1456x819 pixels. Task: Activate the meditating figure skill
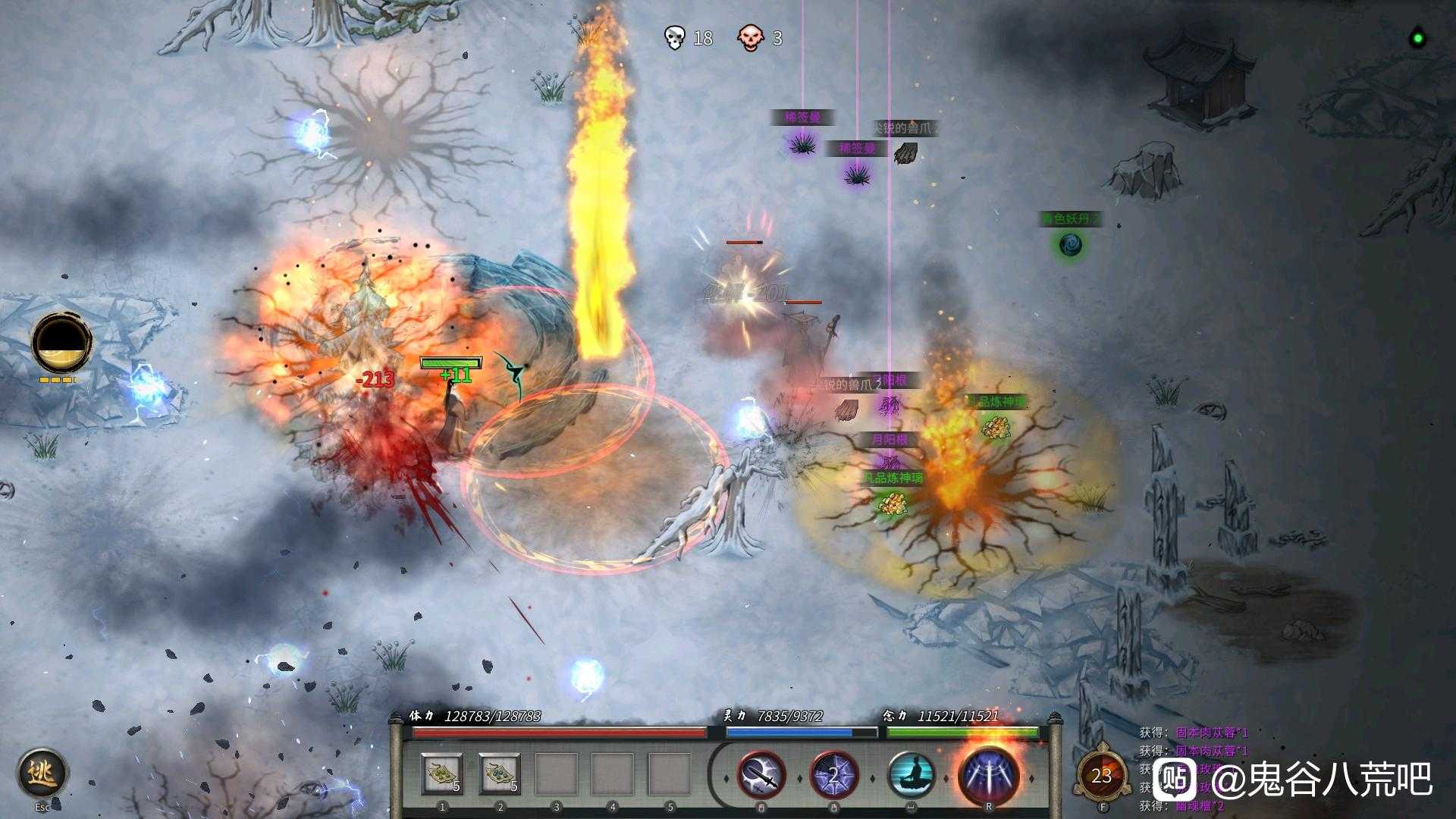click(x=910, y=775)
